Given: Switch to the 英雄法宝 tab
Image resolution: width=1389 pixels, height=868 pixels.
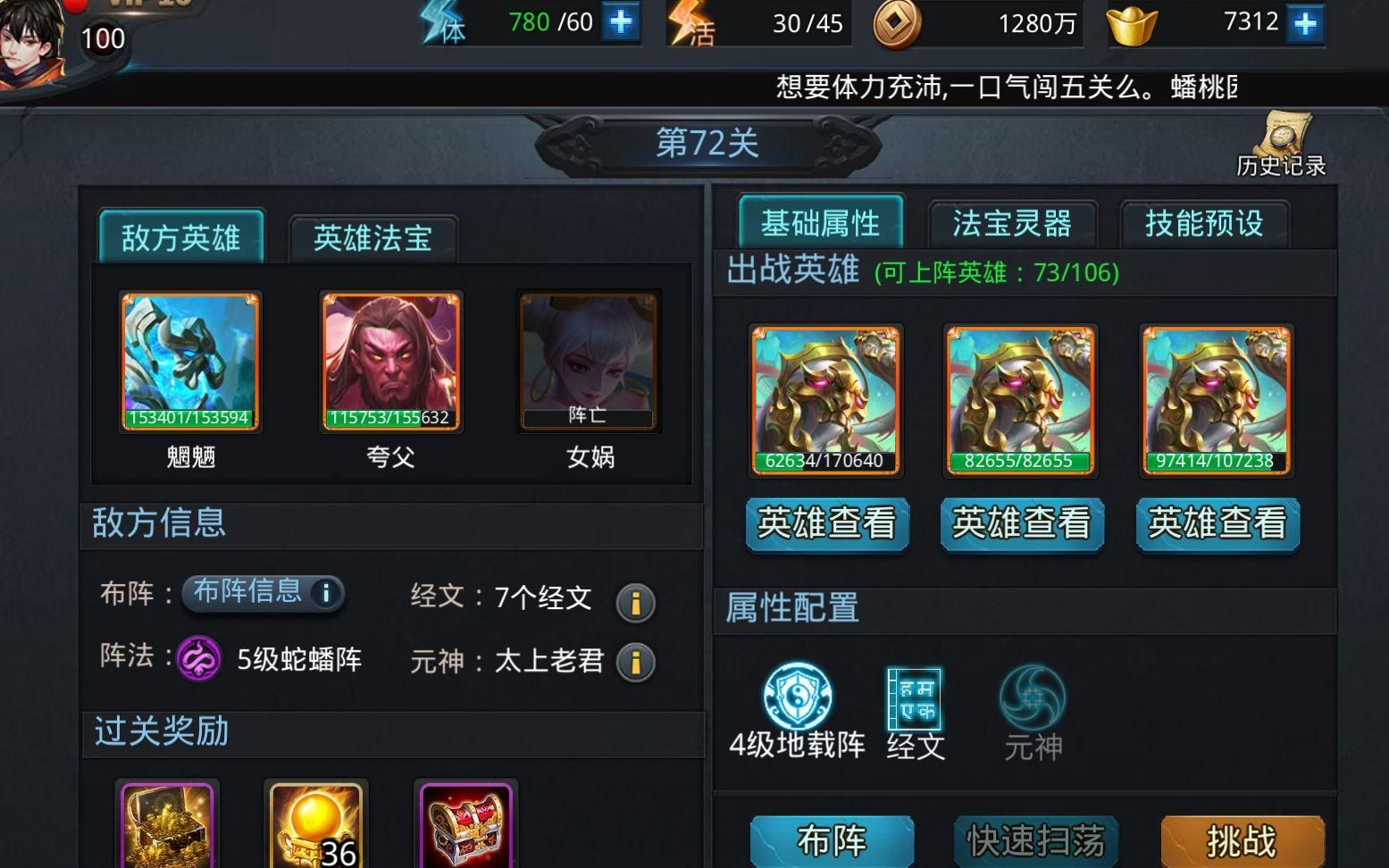Looking at the screenshot, I should click(x=373, y=237).
